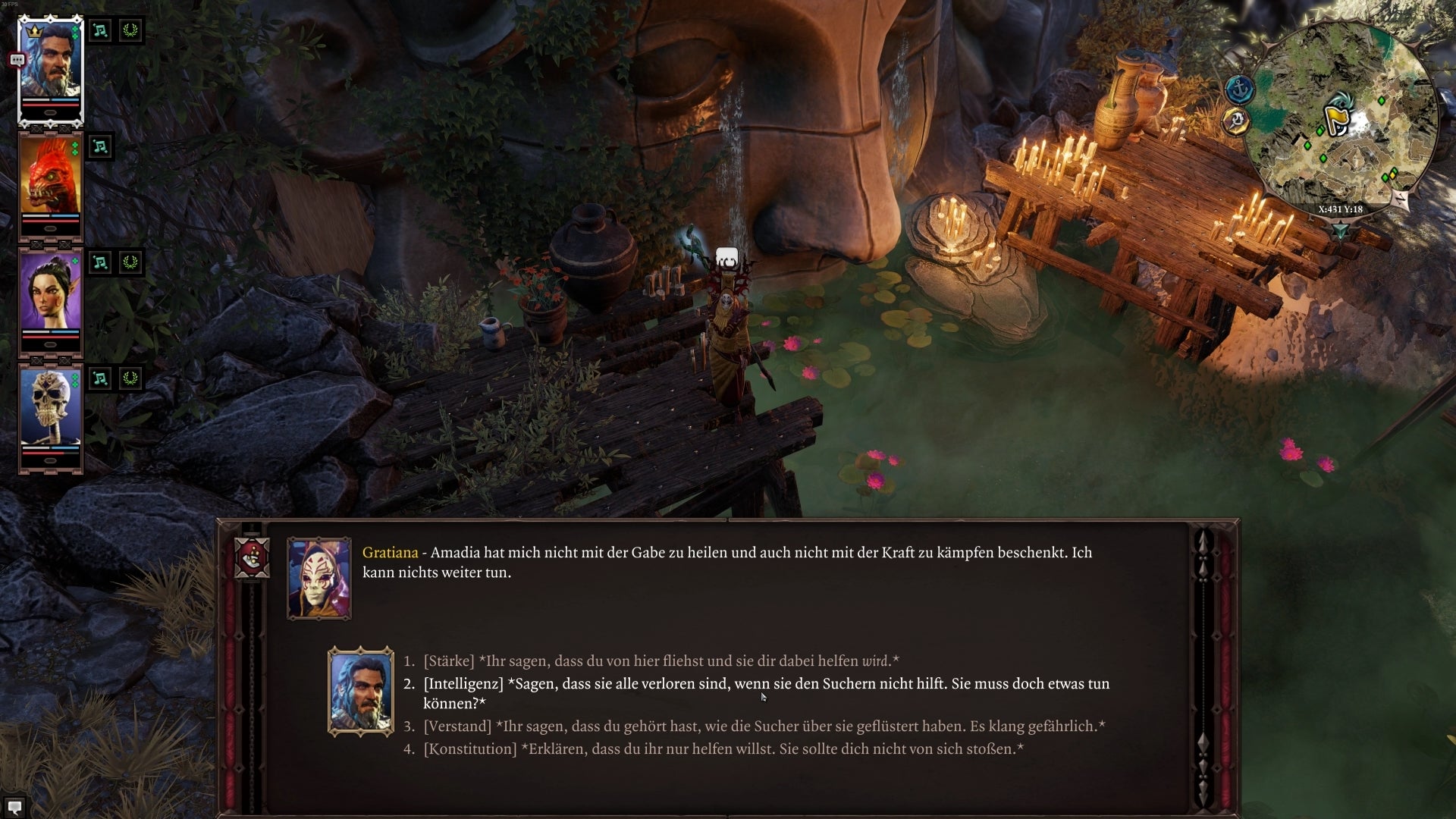Screen dimensions: 1456x819
Task: Select the [Stärke] dialogue option
Action: tap(660, 660)
